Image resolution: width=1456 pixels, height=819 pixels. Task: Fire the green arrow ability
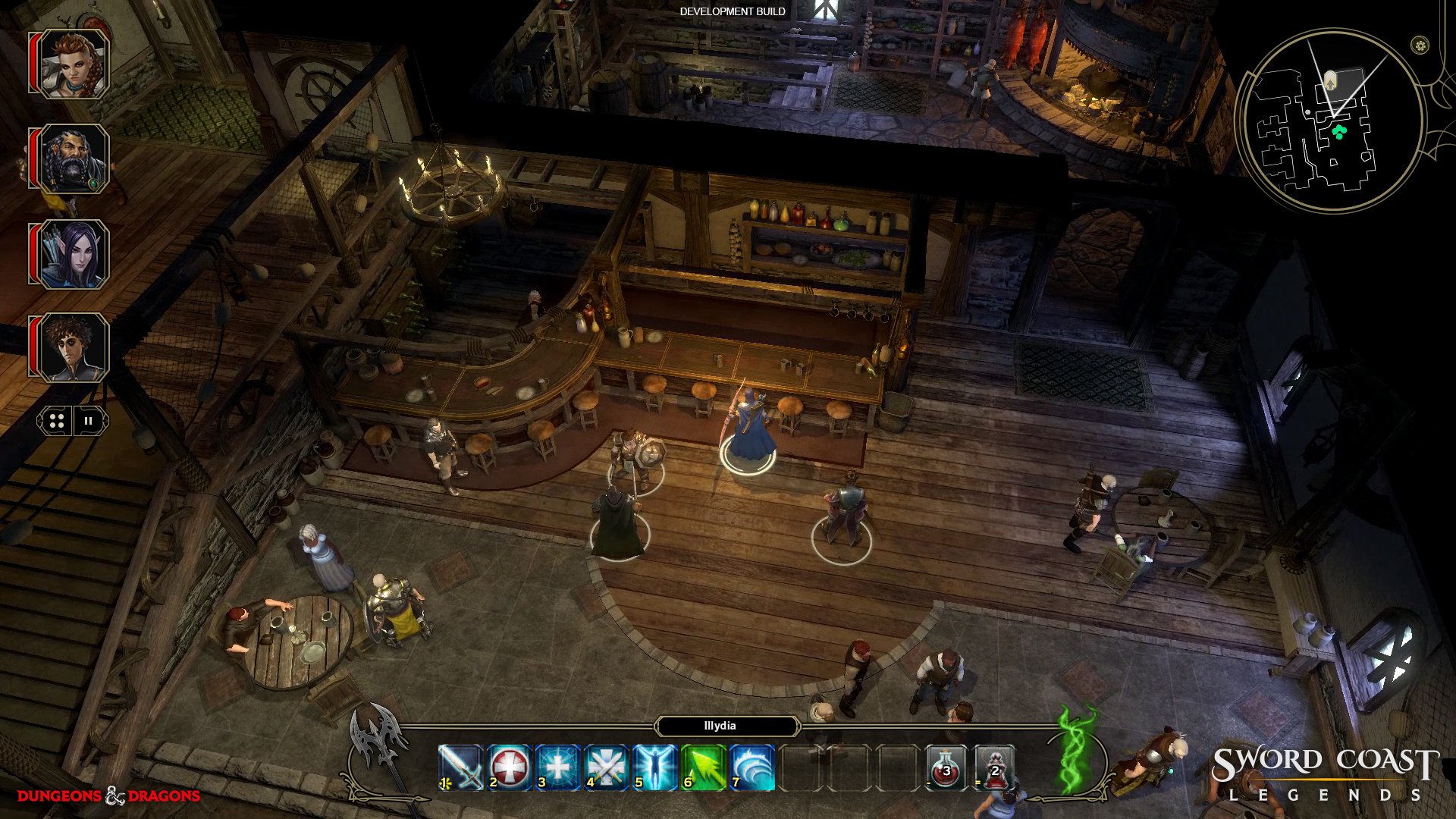(x=703, y=767)
